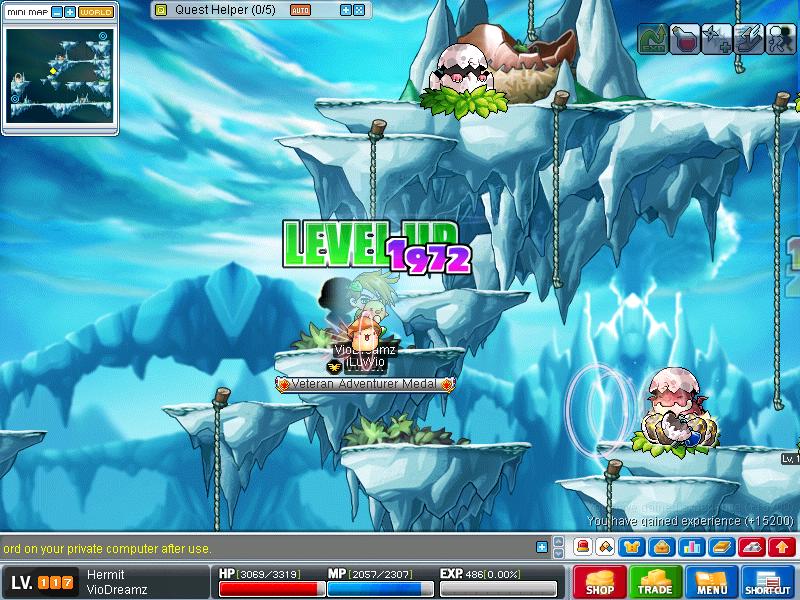This screenshot has width=800, height=600.
Task: Select the red potion buff icon
Action: [x=685, y=38]
